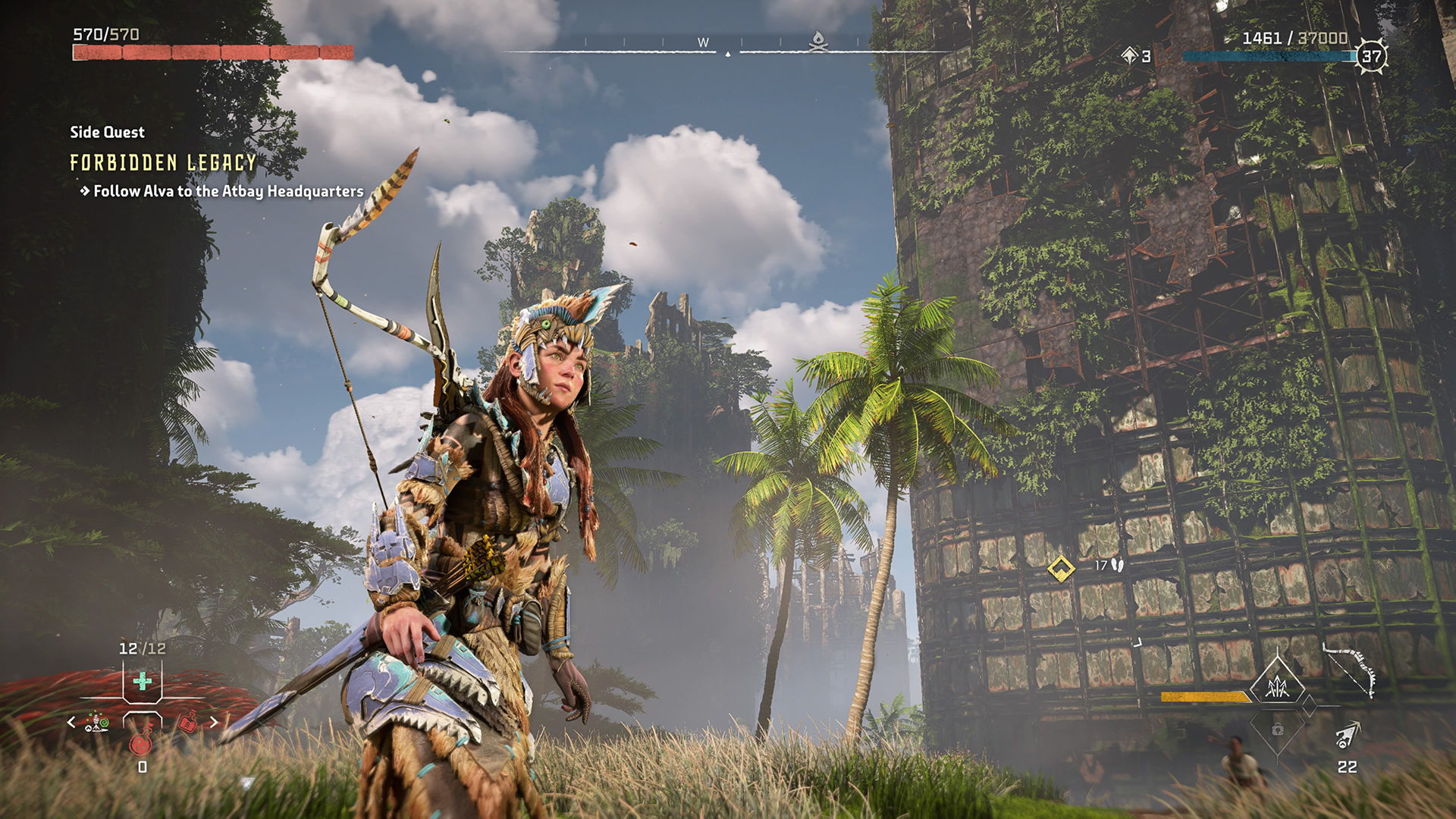Cycle tools with the right arrow
The width and height of the screenshot is (1456, 819).
[x=214, y=722]
